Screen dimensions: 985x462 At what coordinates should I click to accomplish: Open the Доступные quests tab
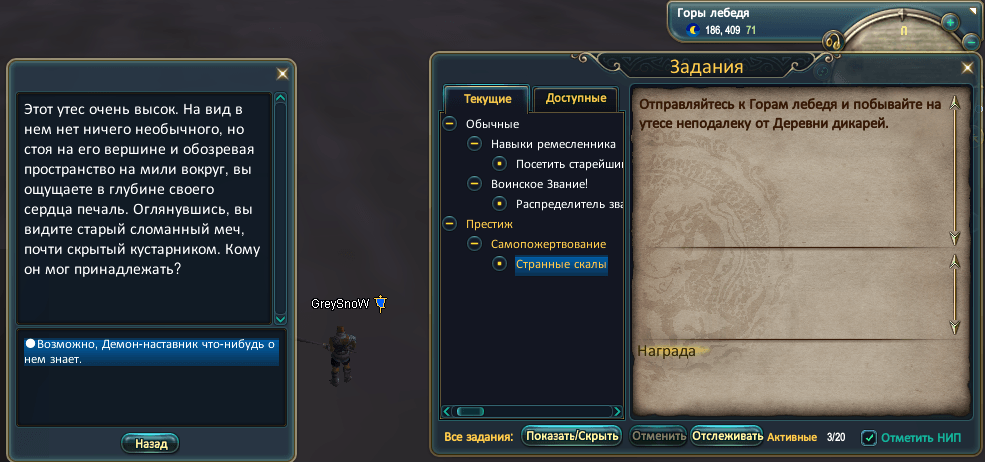click(576, 99)
